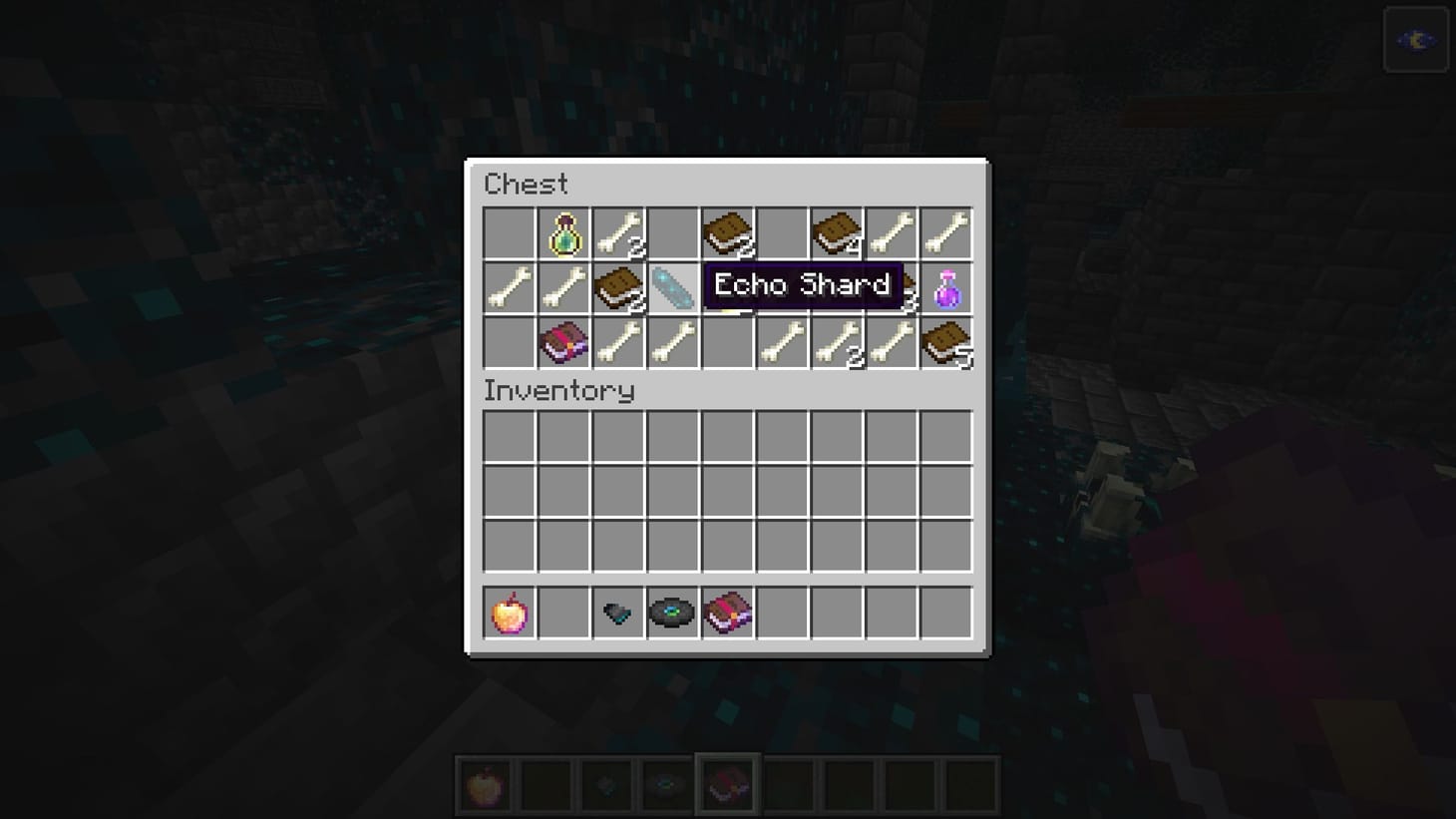
Task: Pick up the stack of 2 bones in the top row
Action: pyautogui.click(x=618, y=231)
